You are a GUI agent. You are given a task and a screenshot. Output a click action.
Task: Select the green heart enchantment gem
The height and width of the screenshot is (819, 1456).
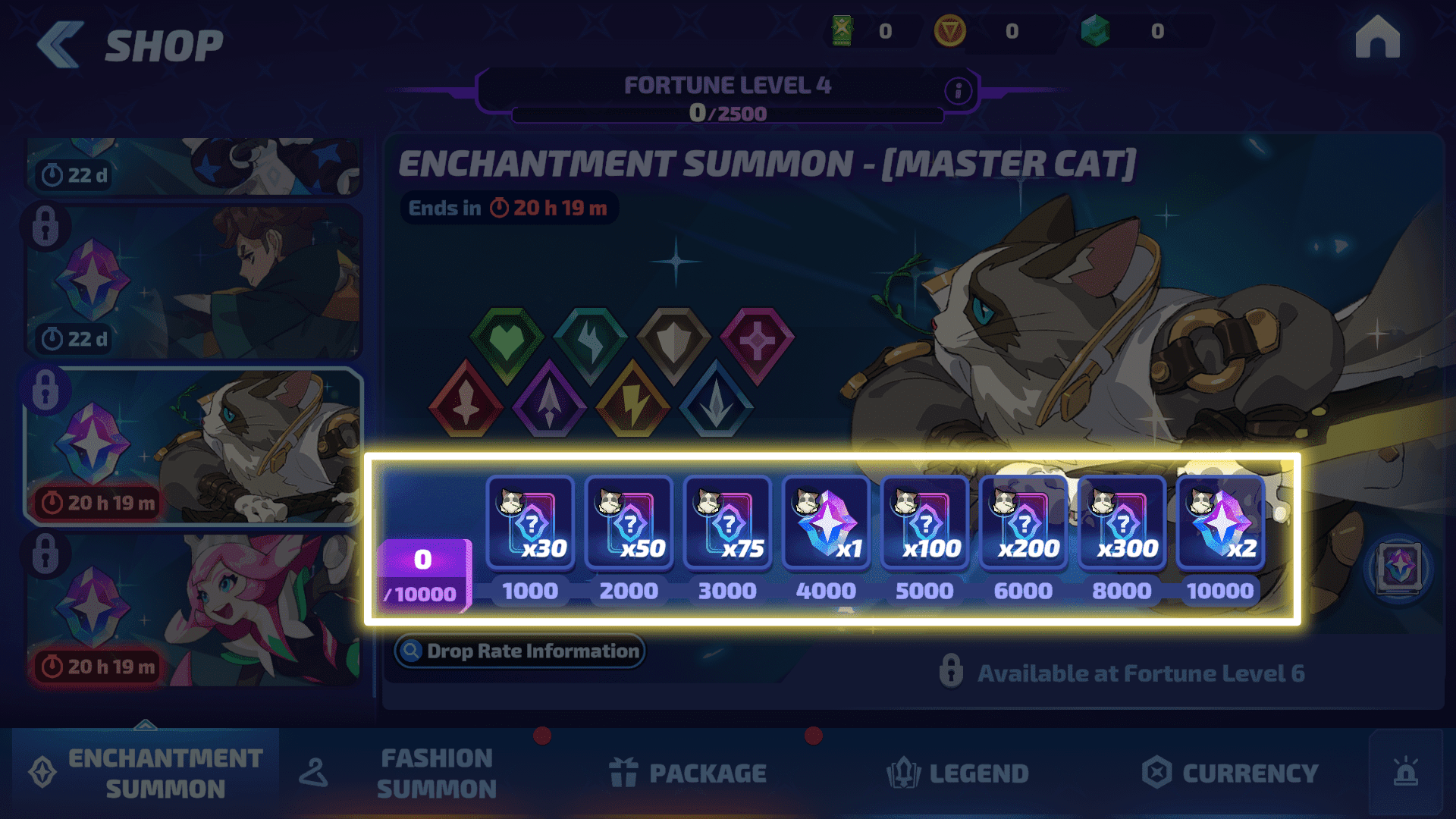(507, 343)
